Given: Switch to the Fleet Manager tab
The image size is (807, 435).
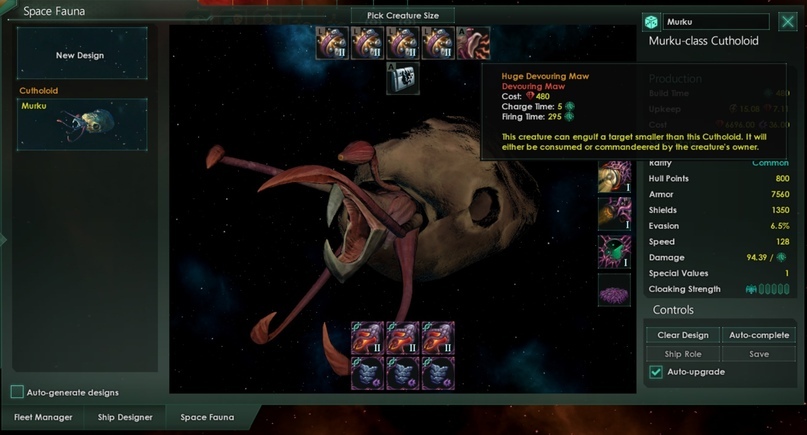Looking at the screenshot, I should coord(42,417).
